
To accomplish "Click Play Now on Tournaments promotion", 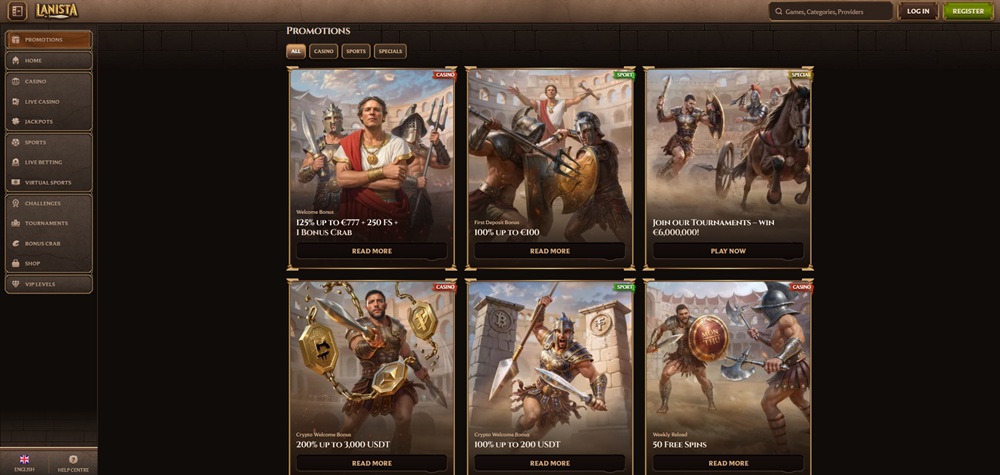I will tap(728, 251).
